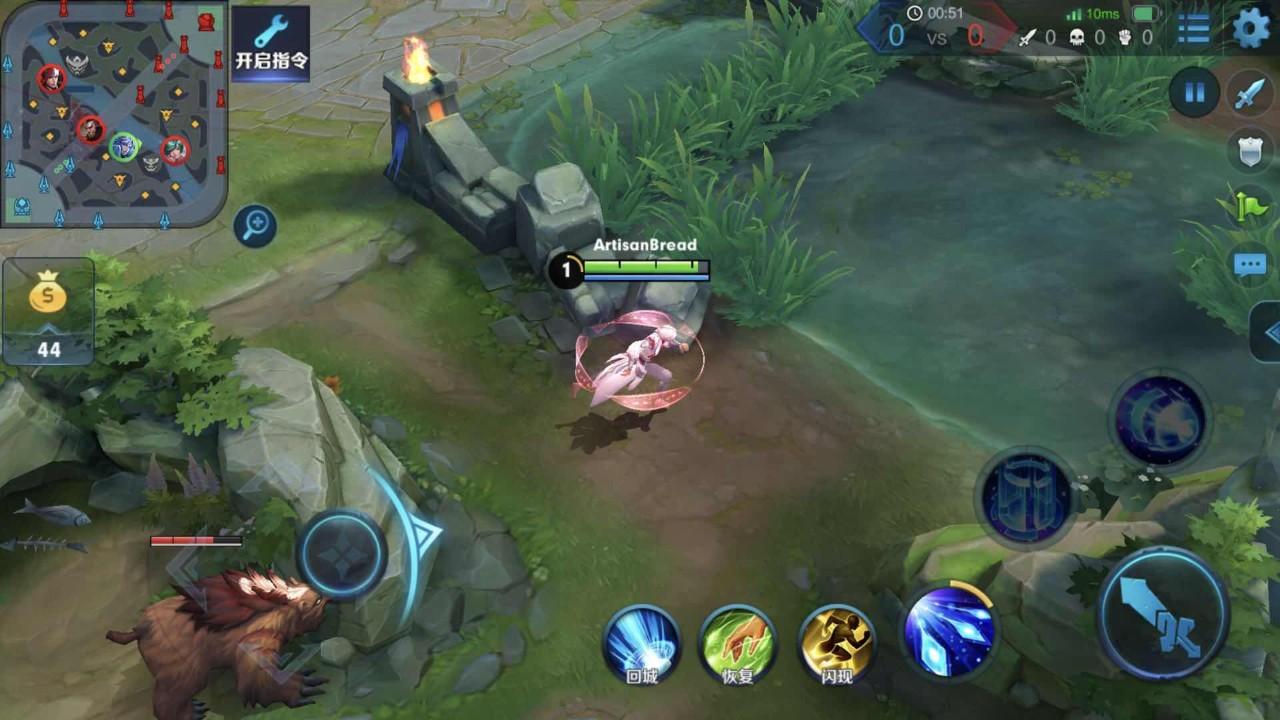This screenshot has height=720, width=1280.
Task: Send the sword attack signal
Action: (x=1250, y=93)
